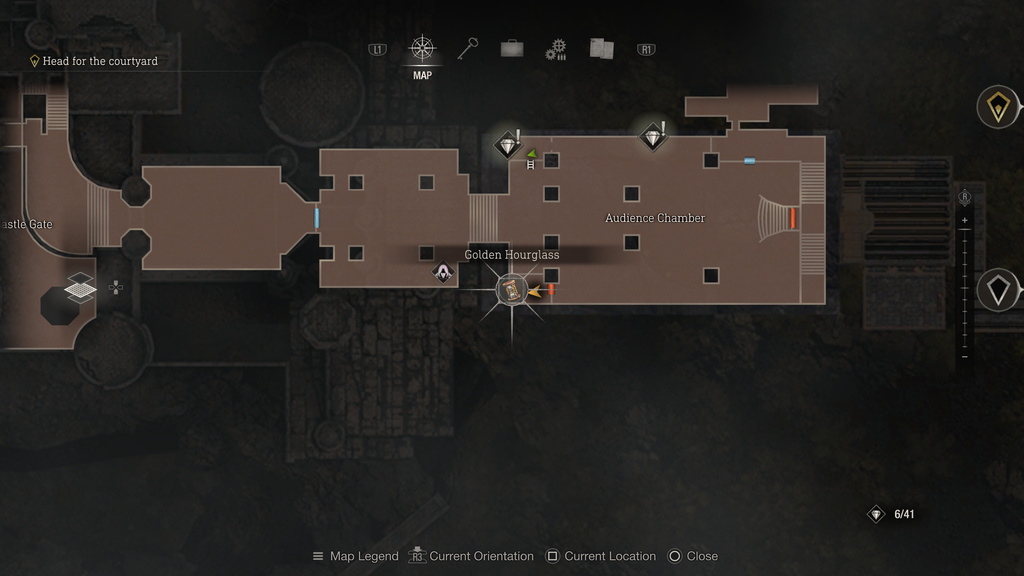This screenshot has width=1024, height=576.
Task: Open the stacked floor layers selector
Action: coord(80,287)
